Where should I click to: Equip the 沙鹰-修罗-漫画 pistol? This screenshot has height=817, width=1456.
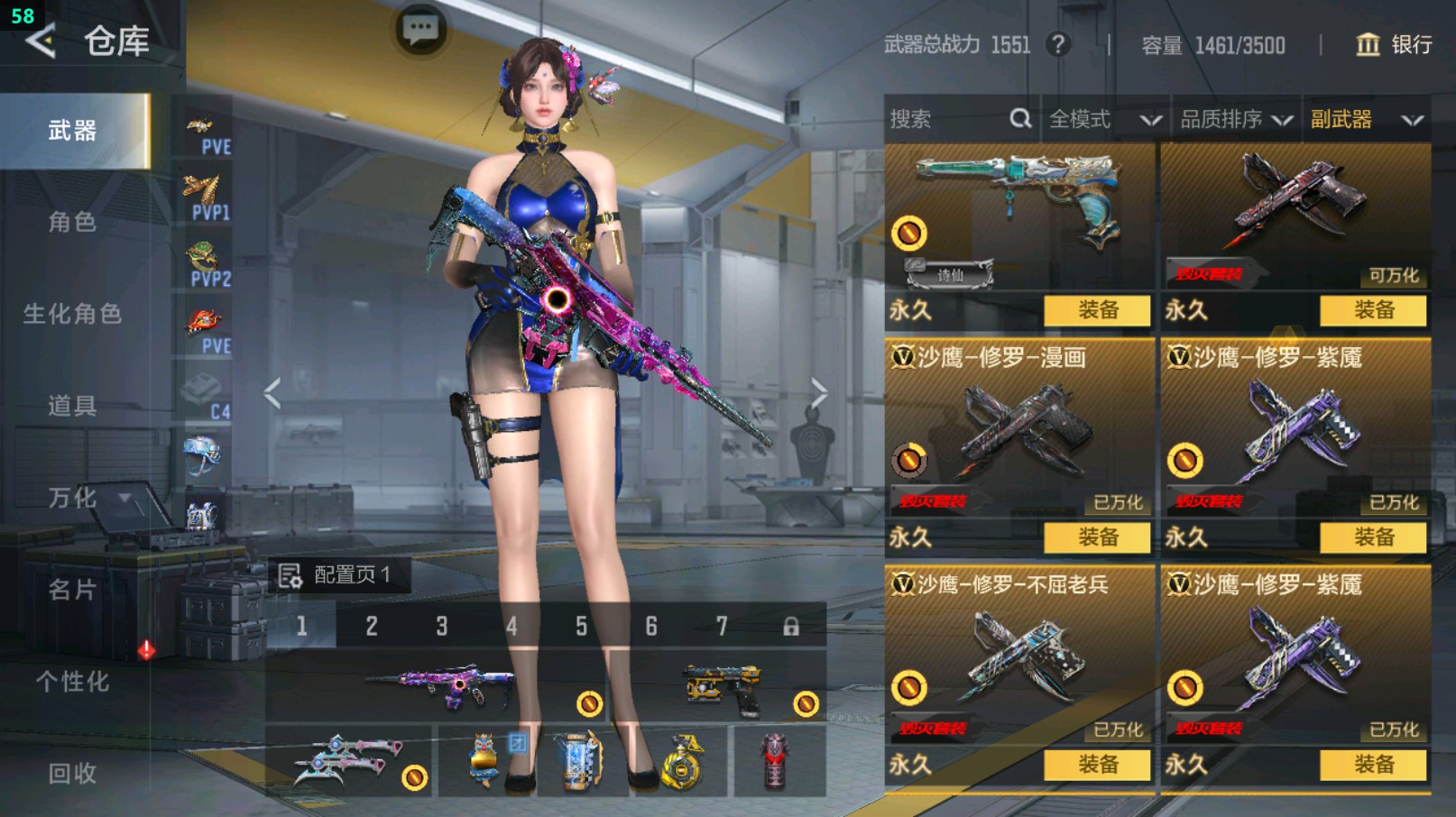click(x=1097, y=537)
